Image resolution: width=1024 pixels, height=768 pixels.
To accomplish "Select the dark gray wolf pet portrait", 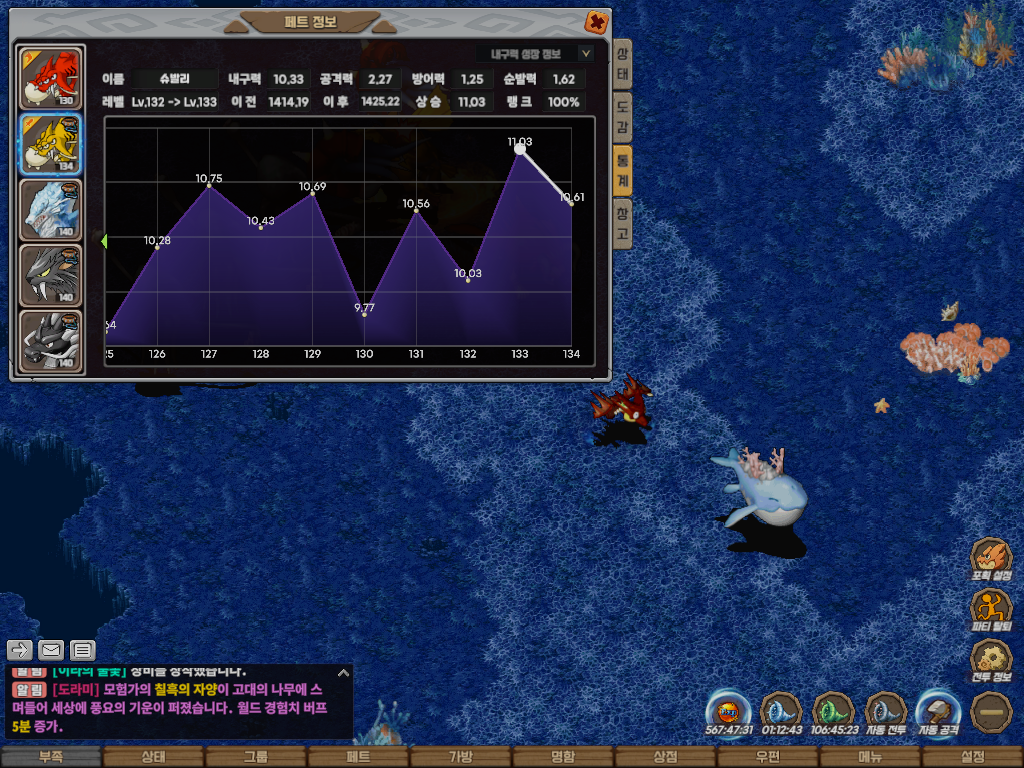I will pyautogui.click(x=52, y=274).
